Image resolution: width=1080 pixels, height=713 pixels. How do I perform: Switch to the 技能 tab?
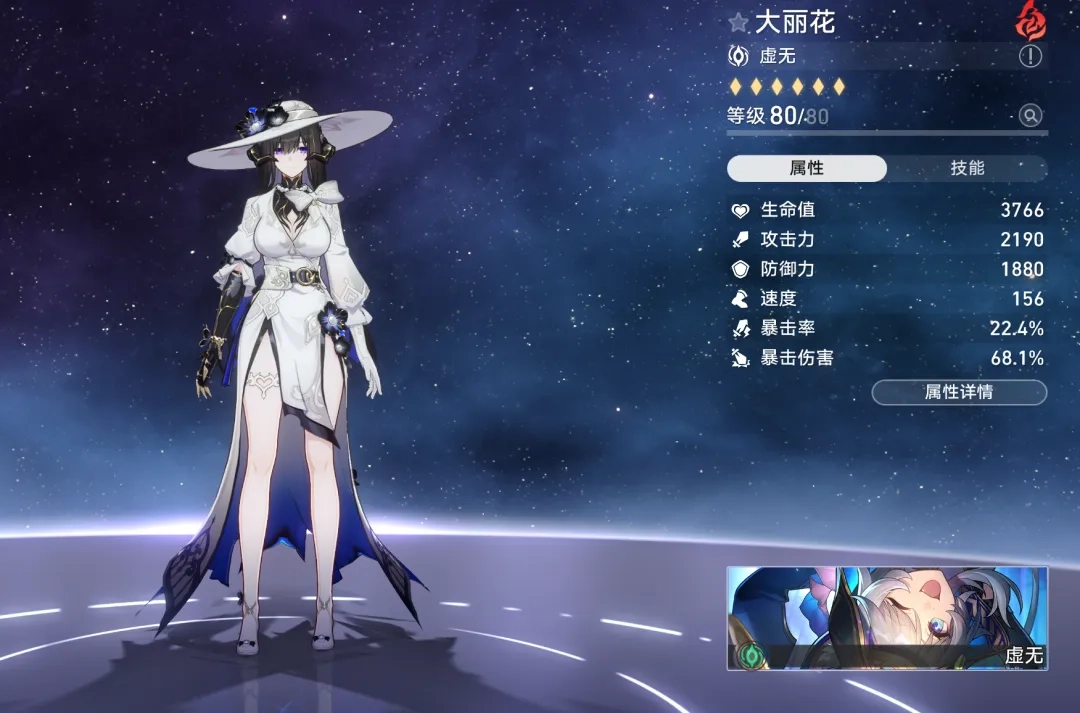(967, 168)
